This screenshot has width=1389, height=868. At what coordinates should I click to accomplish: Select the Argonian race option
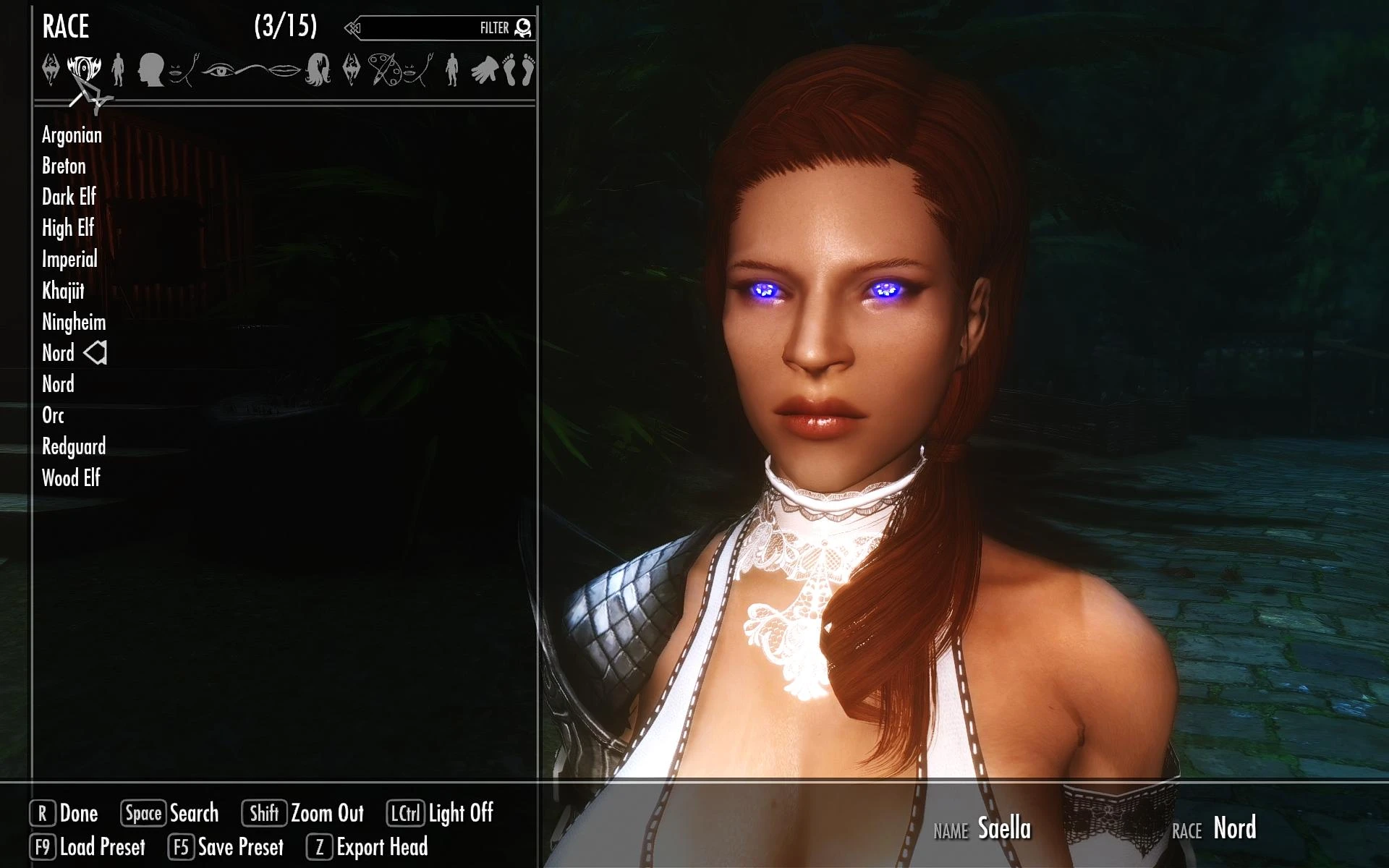point(73,135)
